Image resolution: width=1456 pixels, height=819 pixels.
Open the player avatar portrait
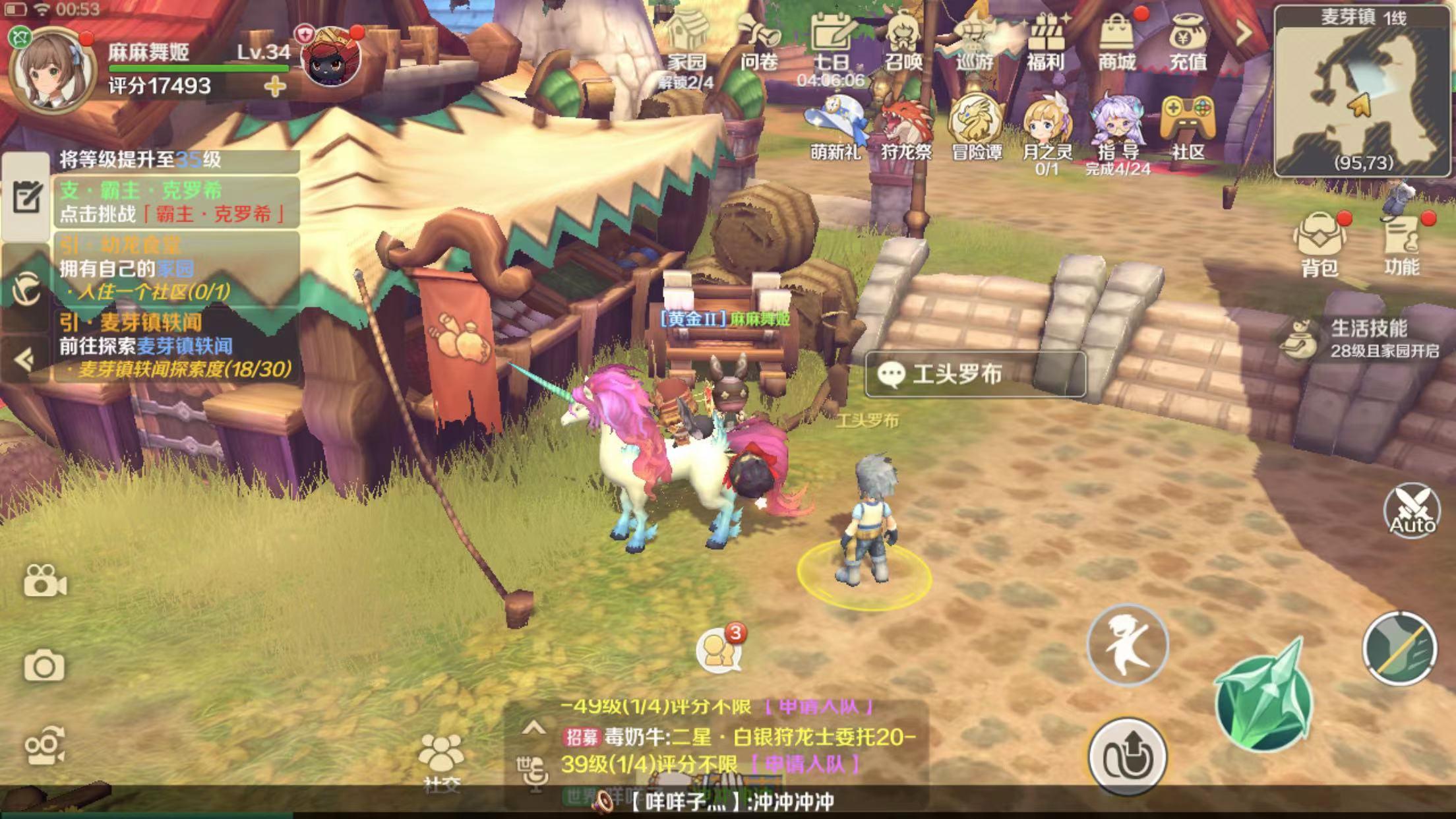51,71
